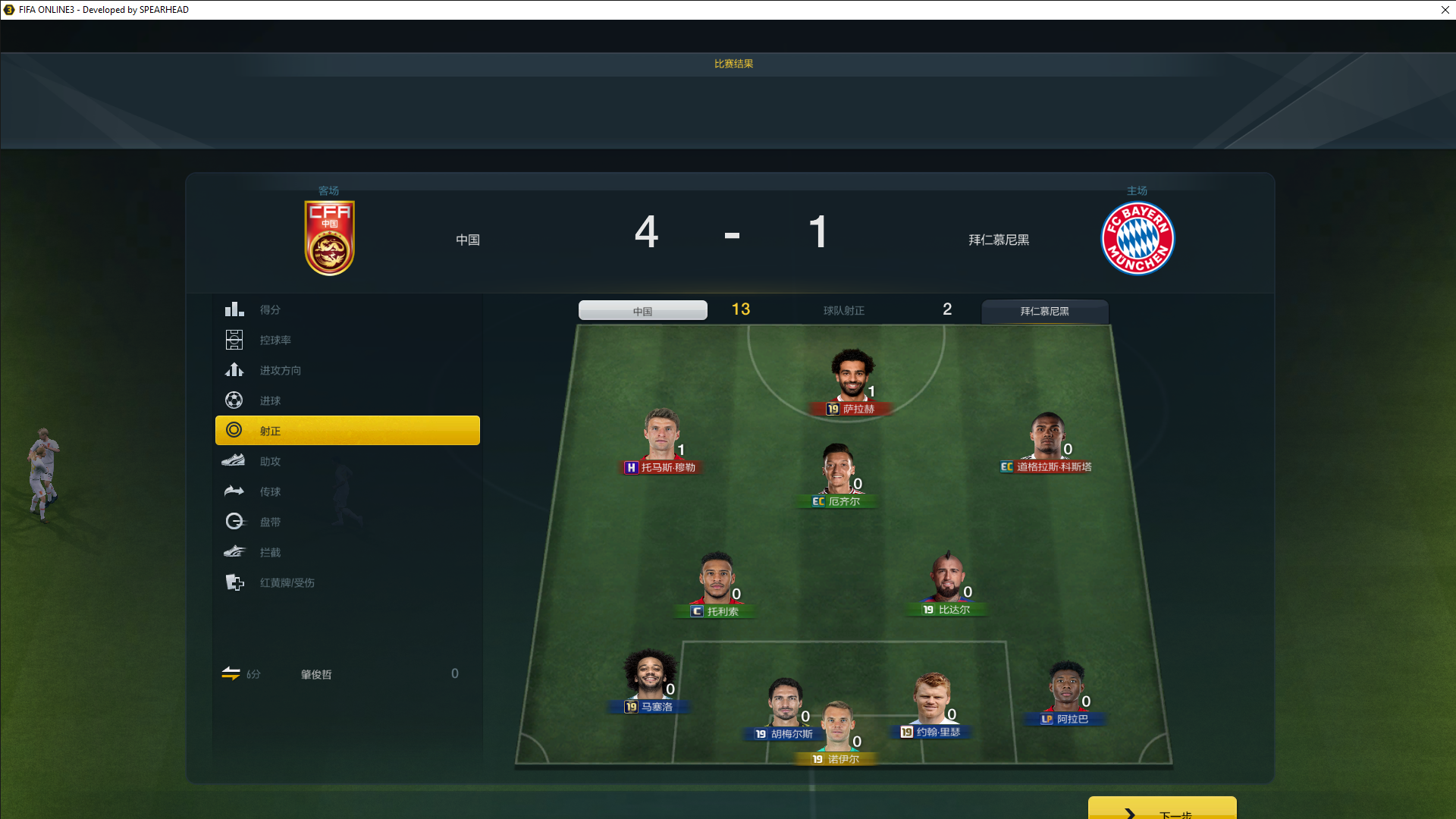Select the 进攻方向 attack direction entry

pos(280,370)
